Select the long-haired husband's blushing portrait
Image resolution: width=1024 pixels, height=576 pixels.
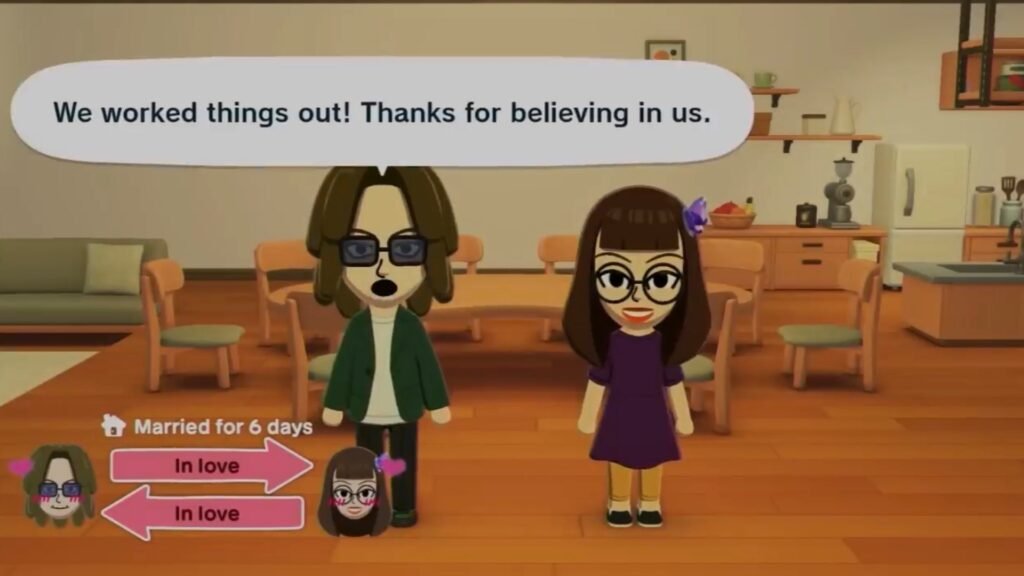tap(59, 485)
